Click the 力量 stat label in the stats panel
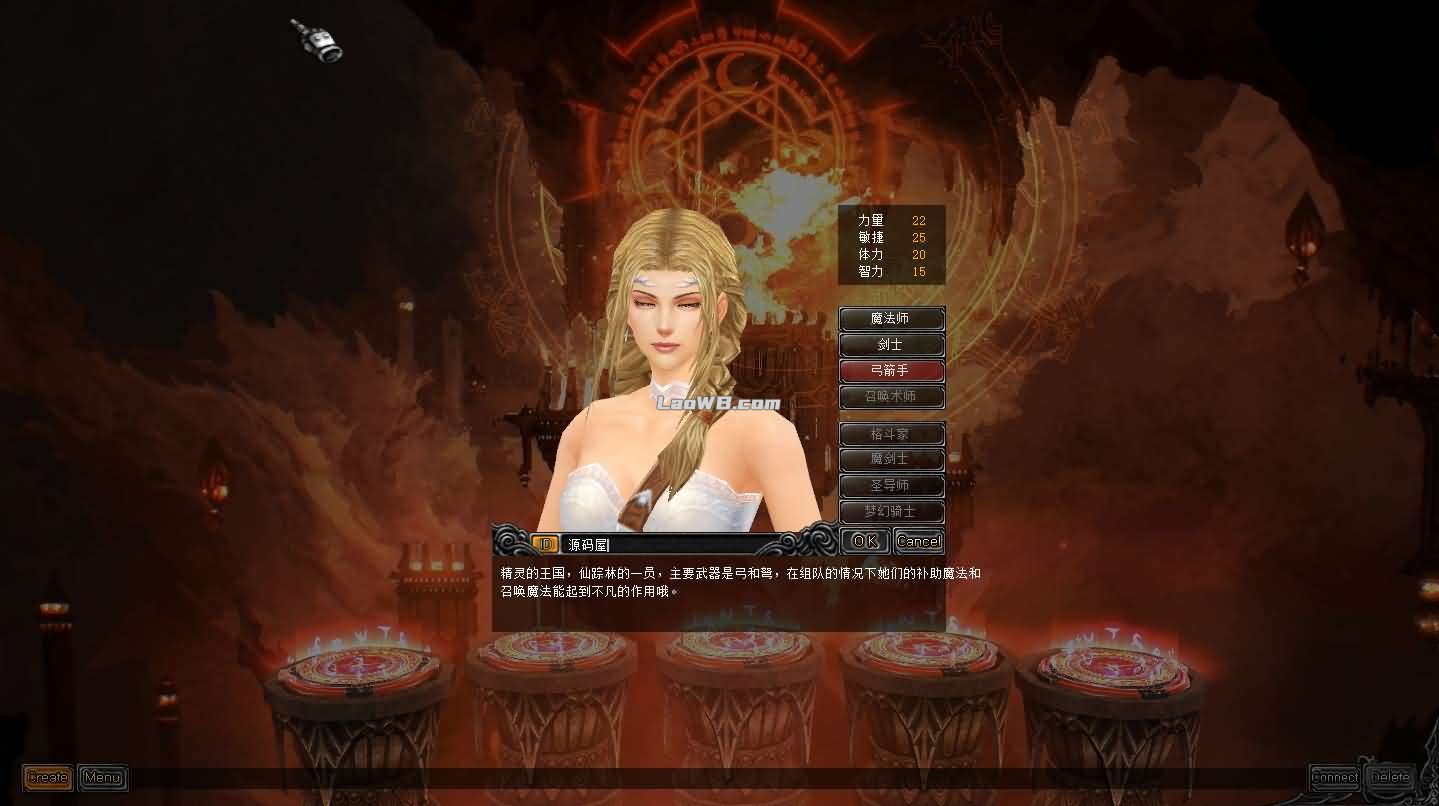Viewport: 1439px width, 806px height. [872, 219]
